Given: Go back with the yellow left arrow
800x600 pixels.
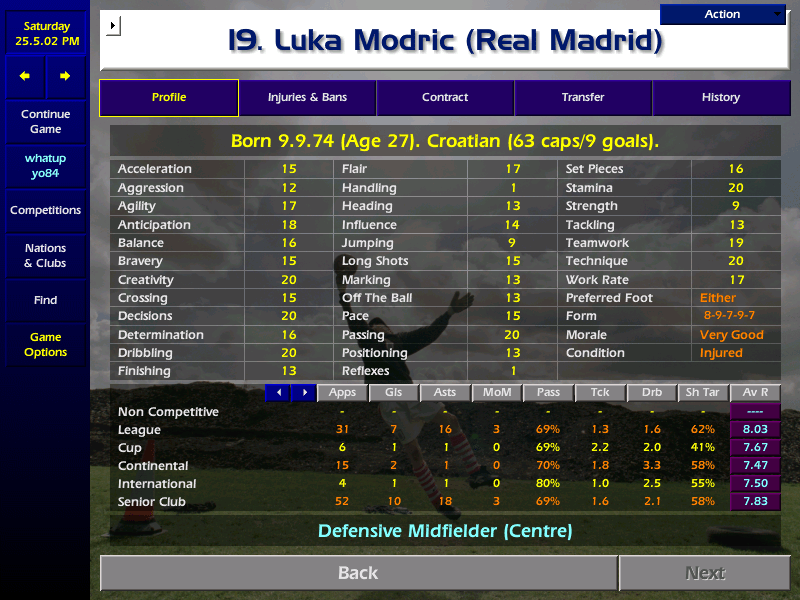Looking at the screenshot, I should click(25, 76).
